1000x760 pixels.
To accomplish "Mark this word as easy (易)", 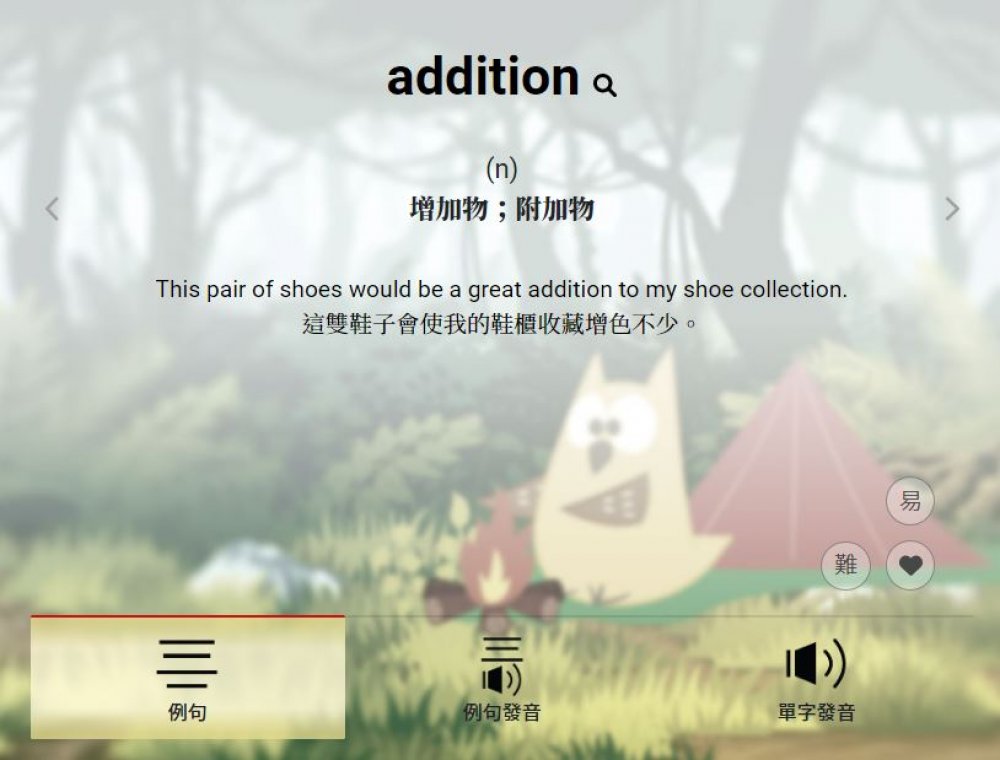I will click(x=910, y=501).
